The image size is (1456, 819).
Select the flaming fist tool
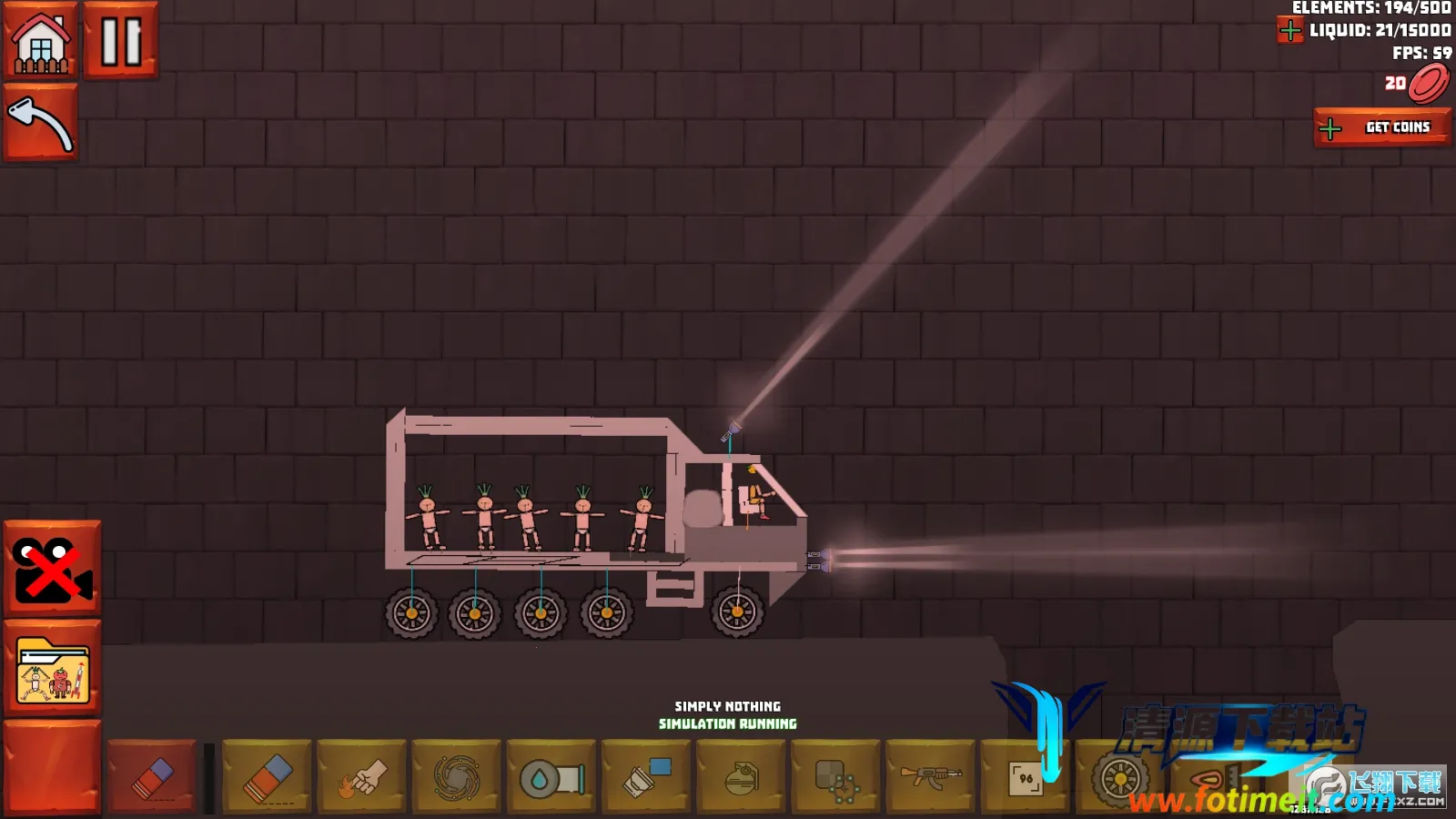(362, 776)
